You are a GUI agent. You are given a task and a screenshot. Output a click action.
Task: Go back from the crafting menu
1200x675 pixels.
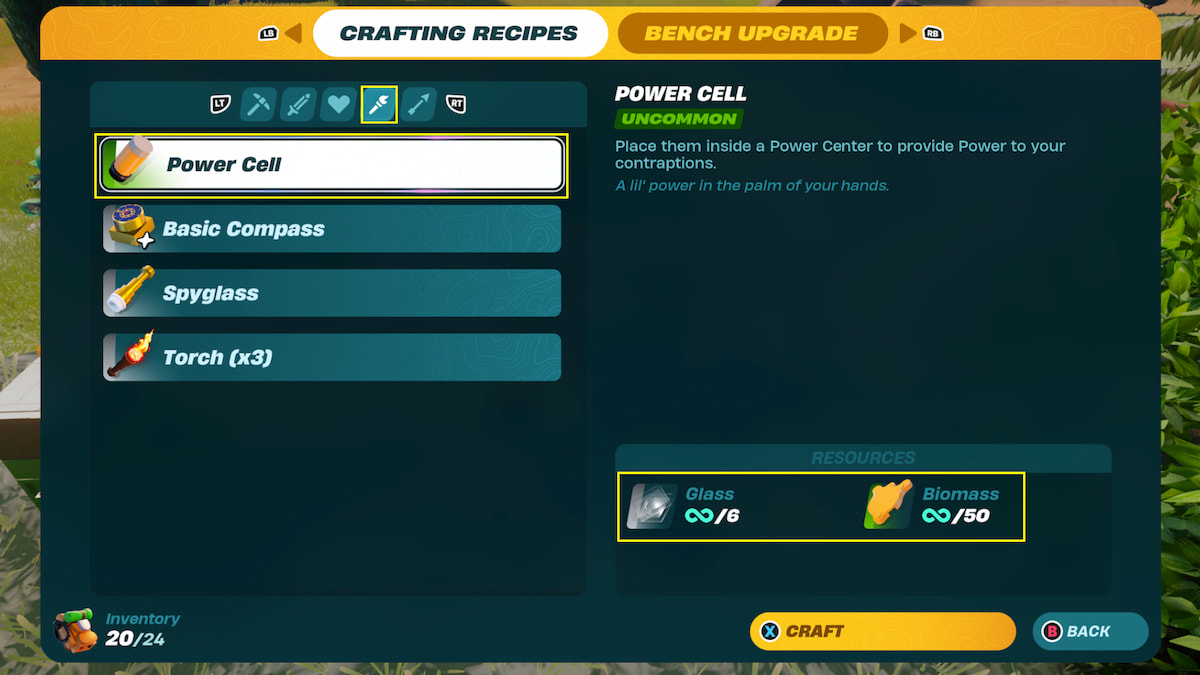click(1089, 631)
